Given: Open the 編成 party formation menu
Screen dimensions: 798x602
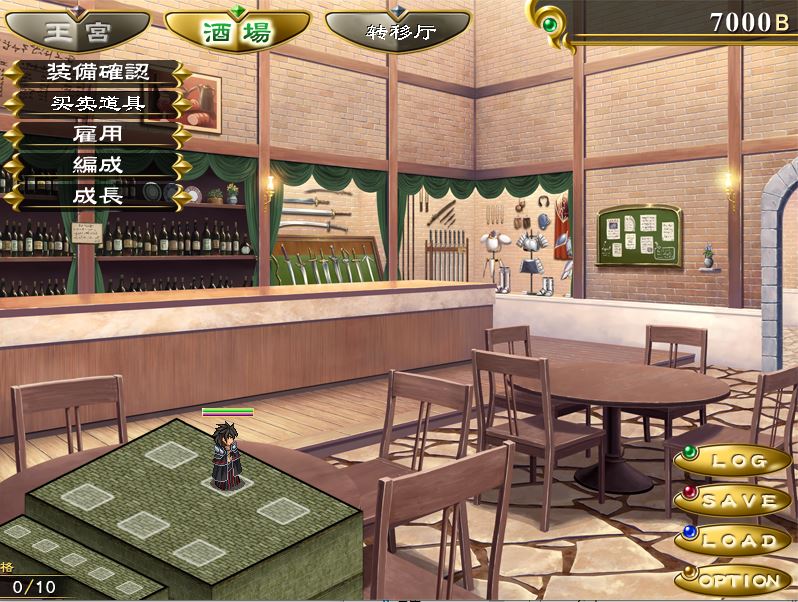Looking at the screenshot, I should tap(97, 164).
